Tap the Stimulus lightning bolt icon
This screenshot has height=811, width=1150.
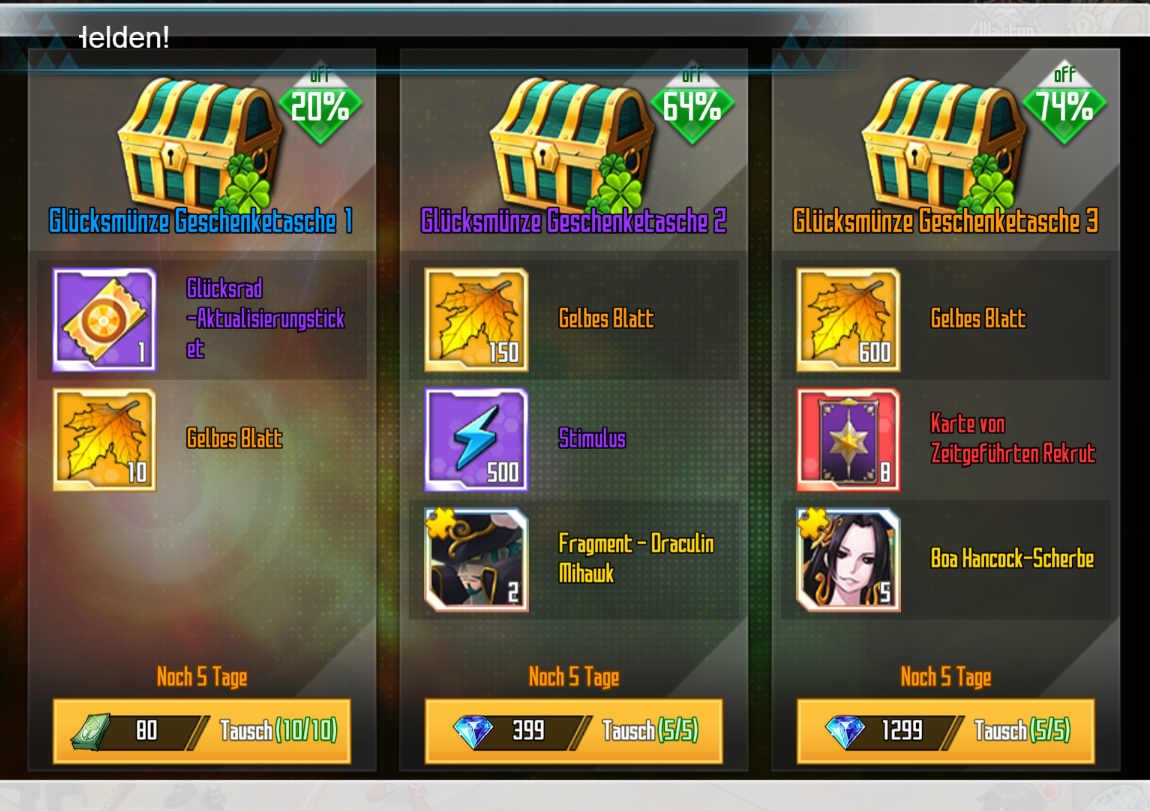point(476,440)
